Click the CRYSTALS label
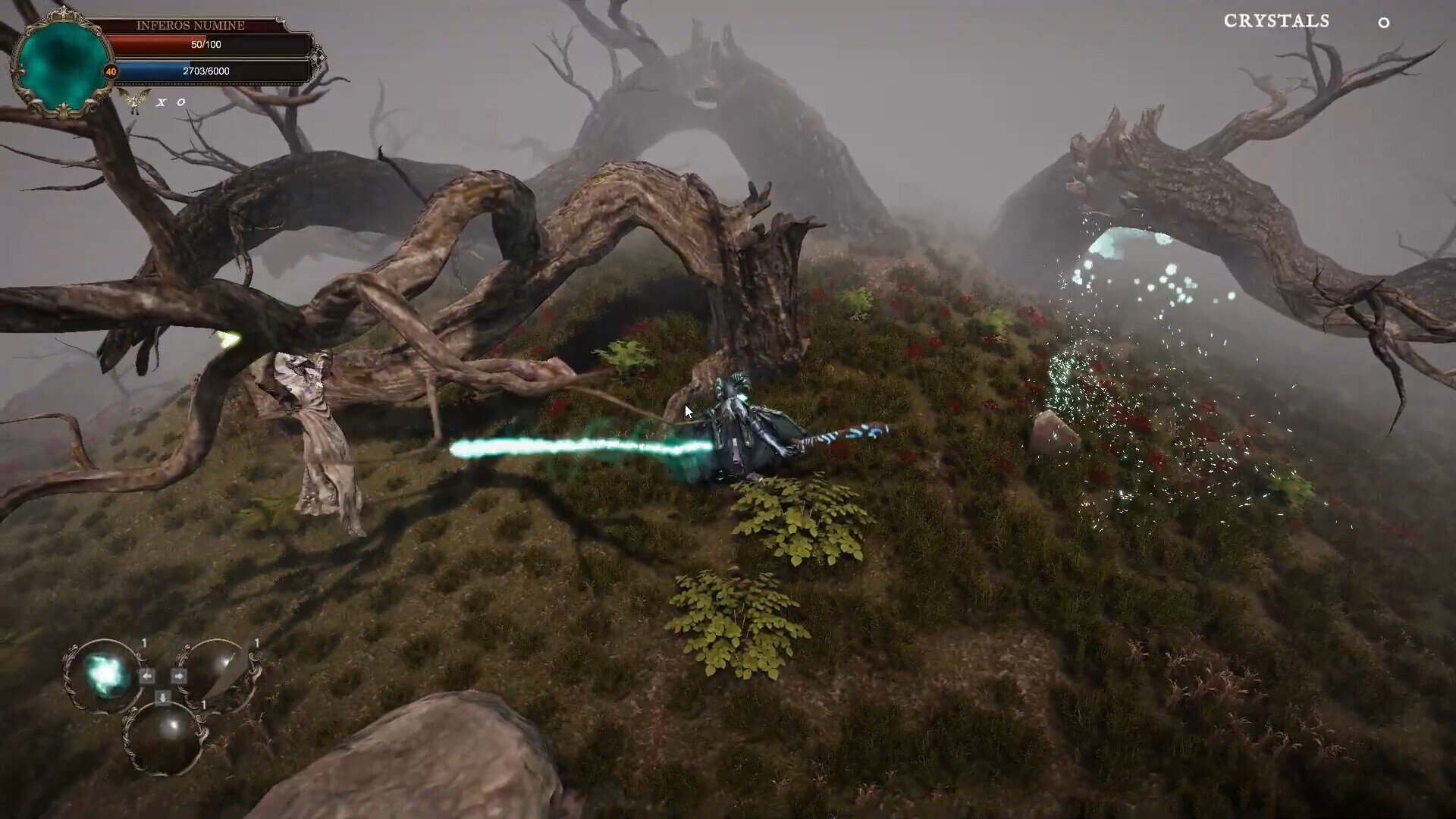1456x819 pixels. [1276, 22]
